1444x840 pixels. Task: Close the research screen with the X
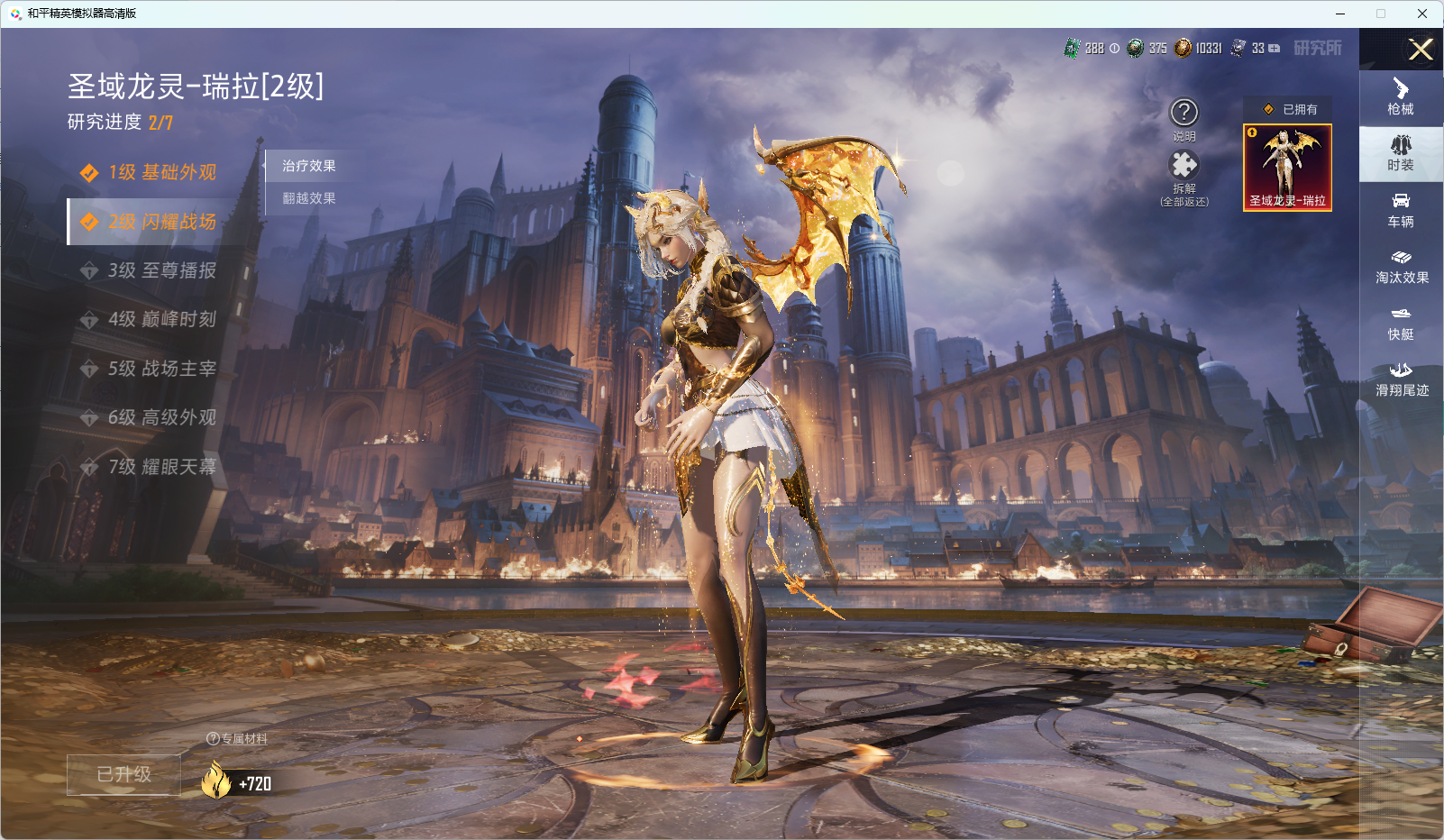[1421, 50]
